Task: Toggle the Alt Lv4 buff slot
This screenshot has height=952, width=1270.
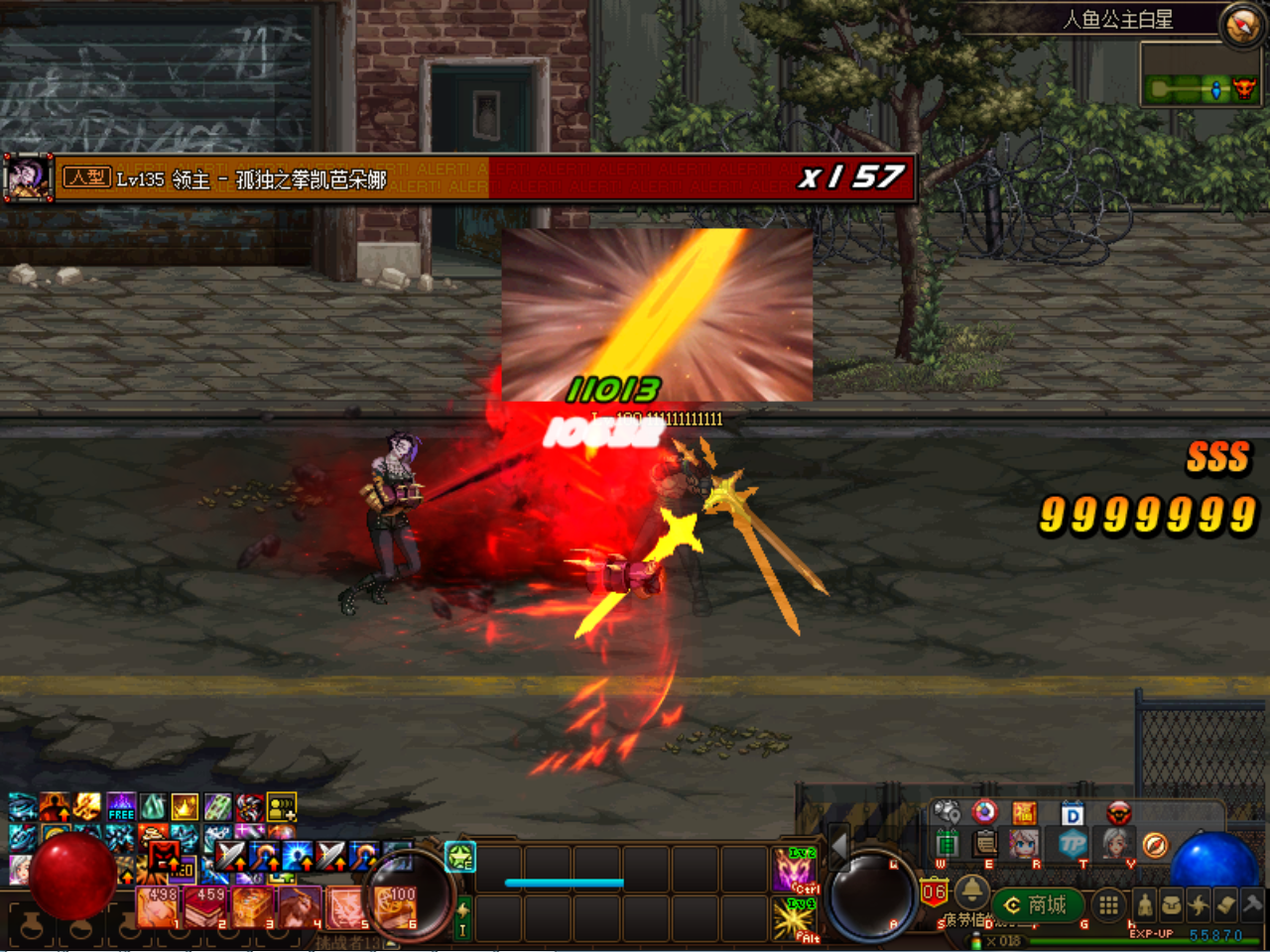Action: point(792,920)
